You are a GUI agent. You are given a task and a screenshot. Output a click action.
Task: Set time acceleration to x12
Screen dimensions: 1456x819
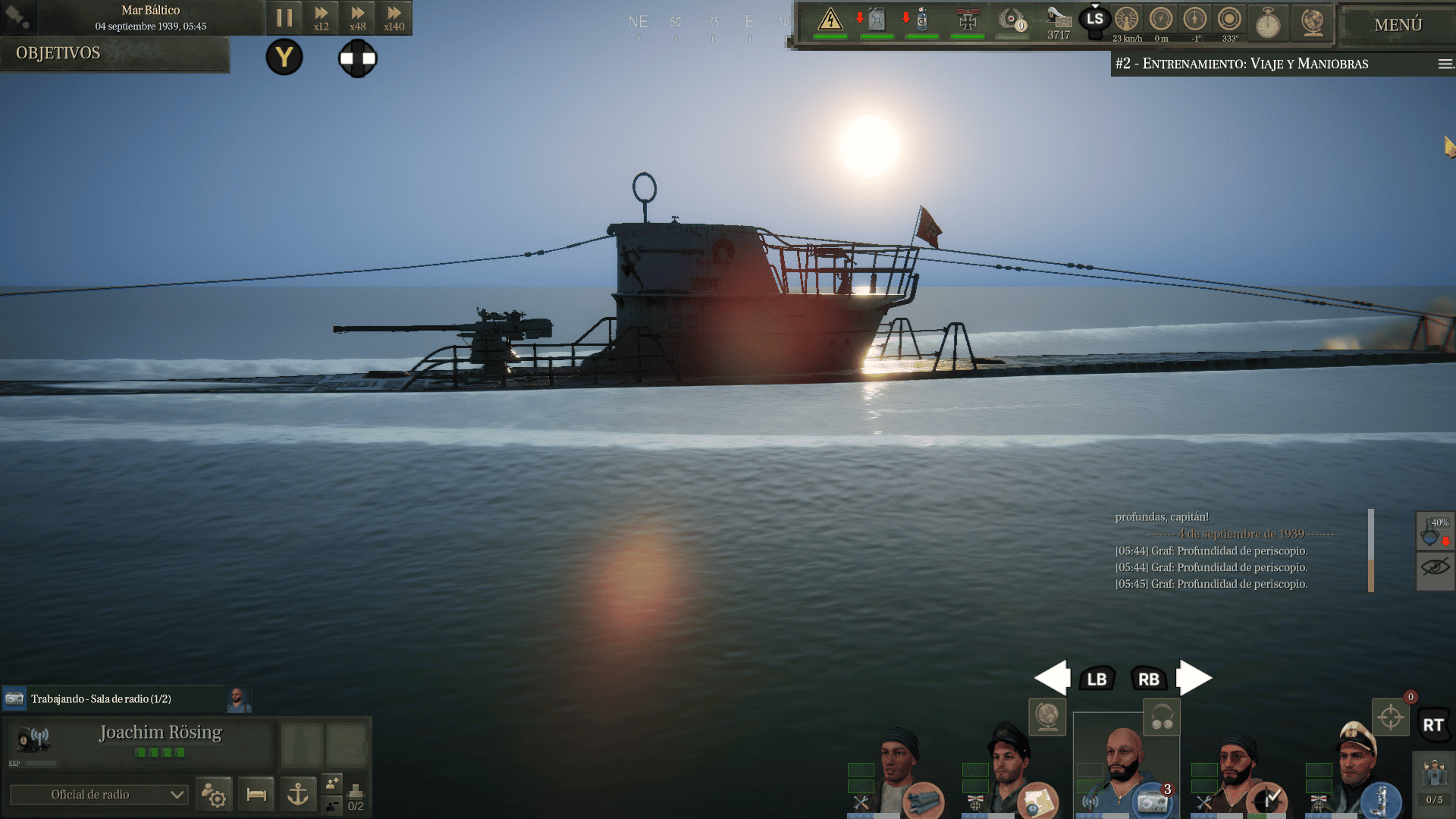click(321, 17)
